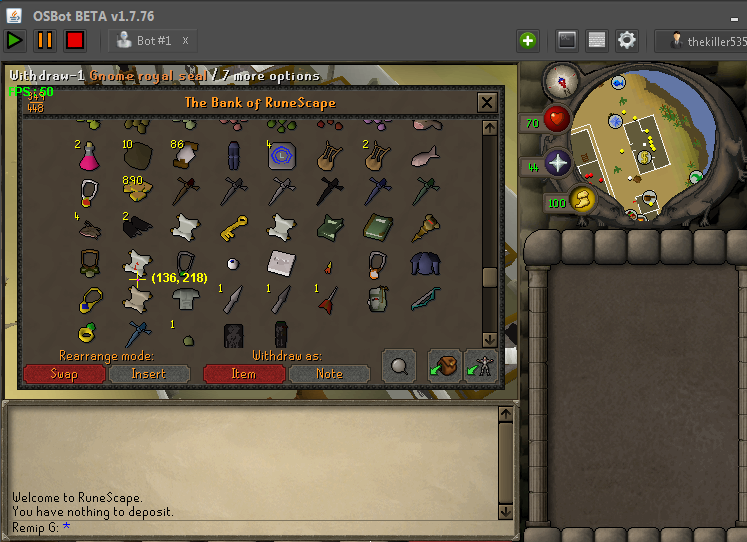This screenshot has height=542, width=747.
Task: Toggle run with the energy boot orb
Action: click(x=582, y=200)
